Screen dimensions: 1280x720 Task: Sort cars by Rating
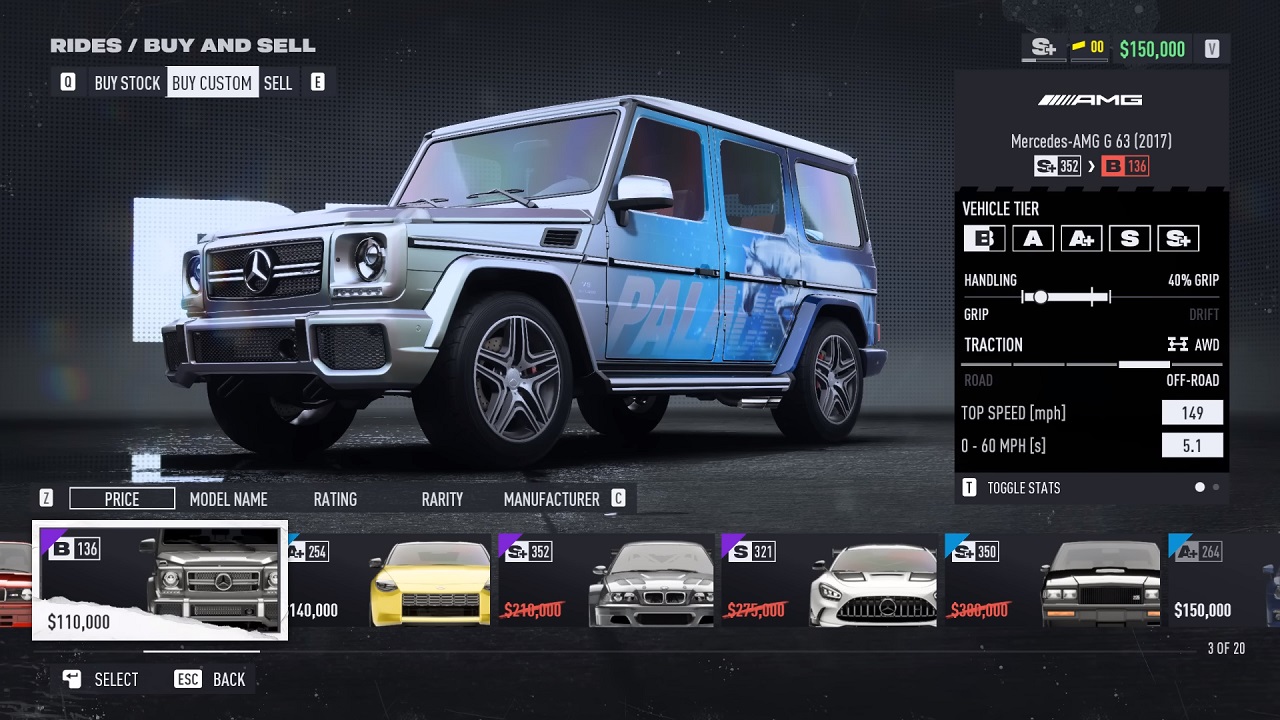335,499
